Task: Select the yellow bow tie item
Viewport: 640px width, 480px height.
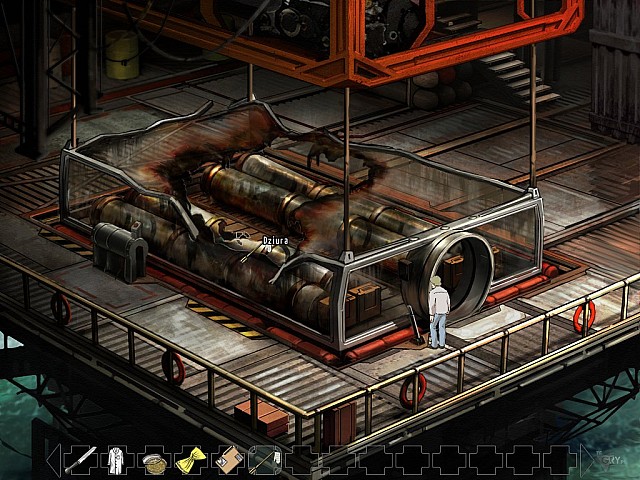Action: tap(189, 460)
